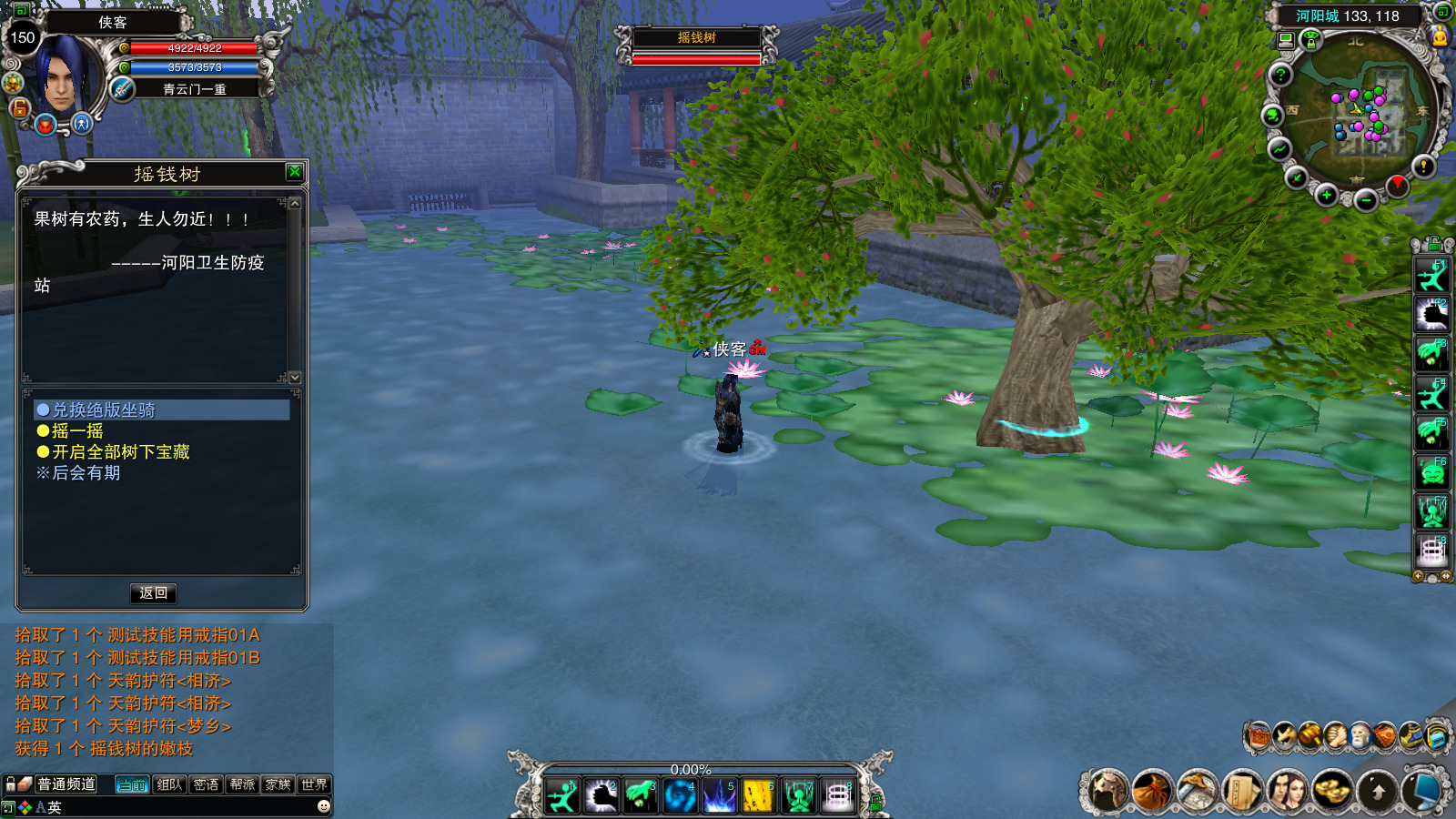Click the yellow exclamation mark minimap button
The height and width of the screenshot is (819, 1456).
coord(1423,166)
